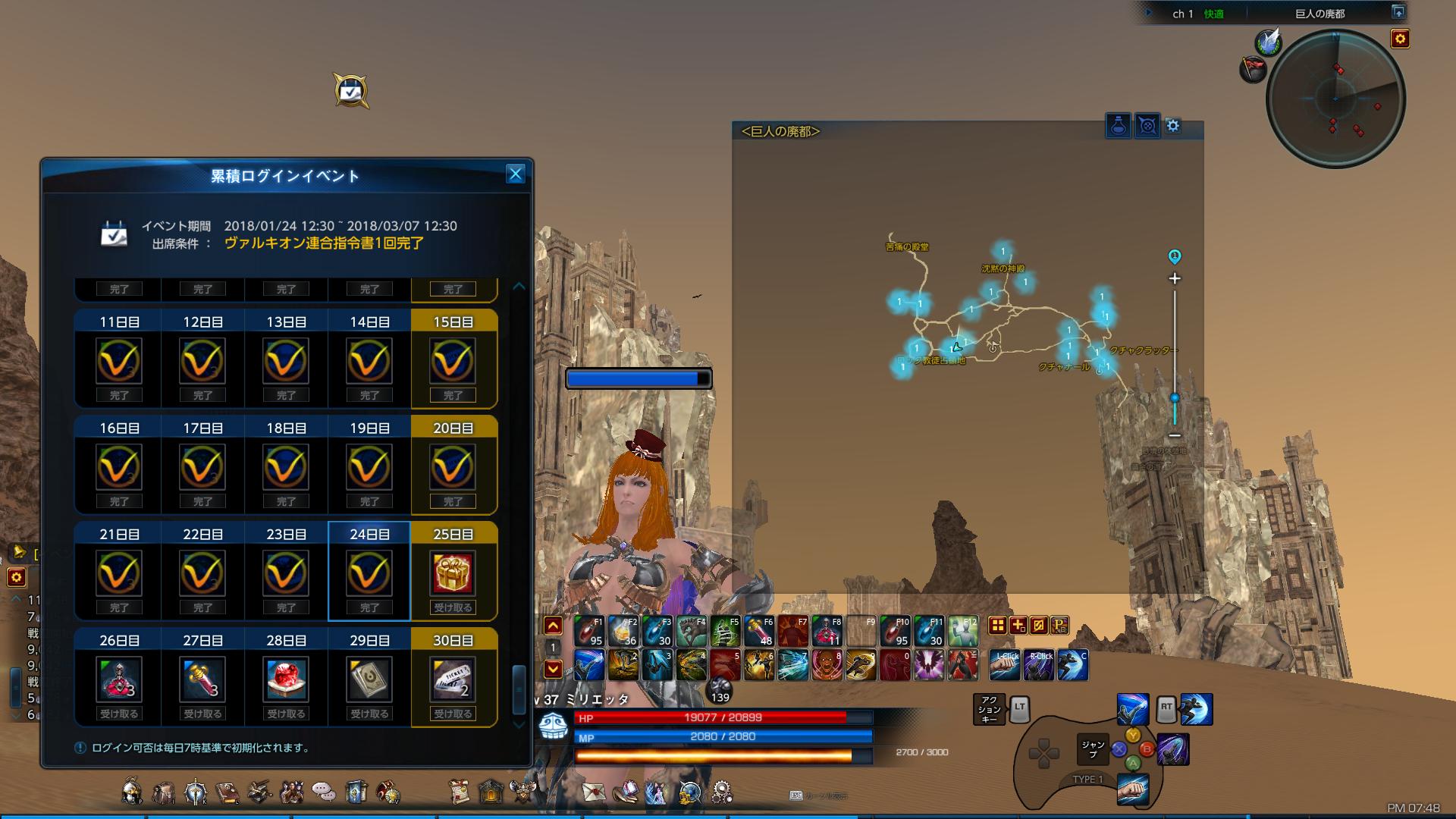Switch to the next hotbar page with the down arrow

(x=553, y=669)
